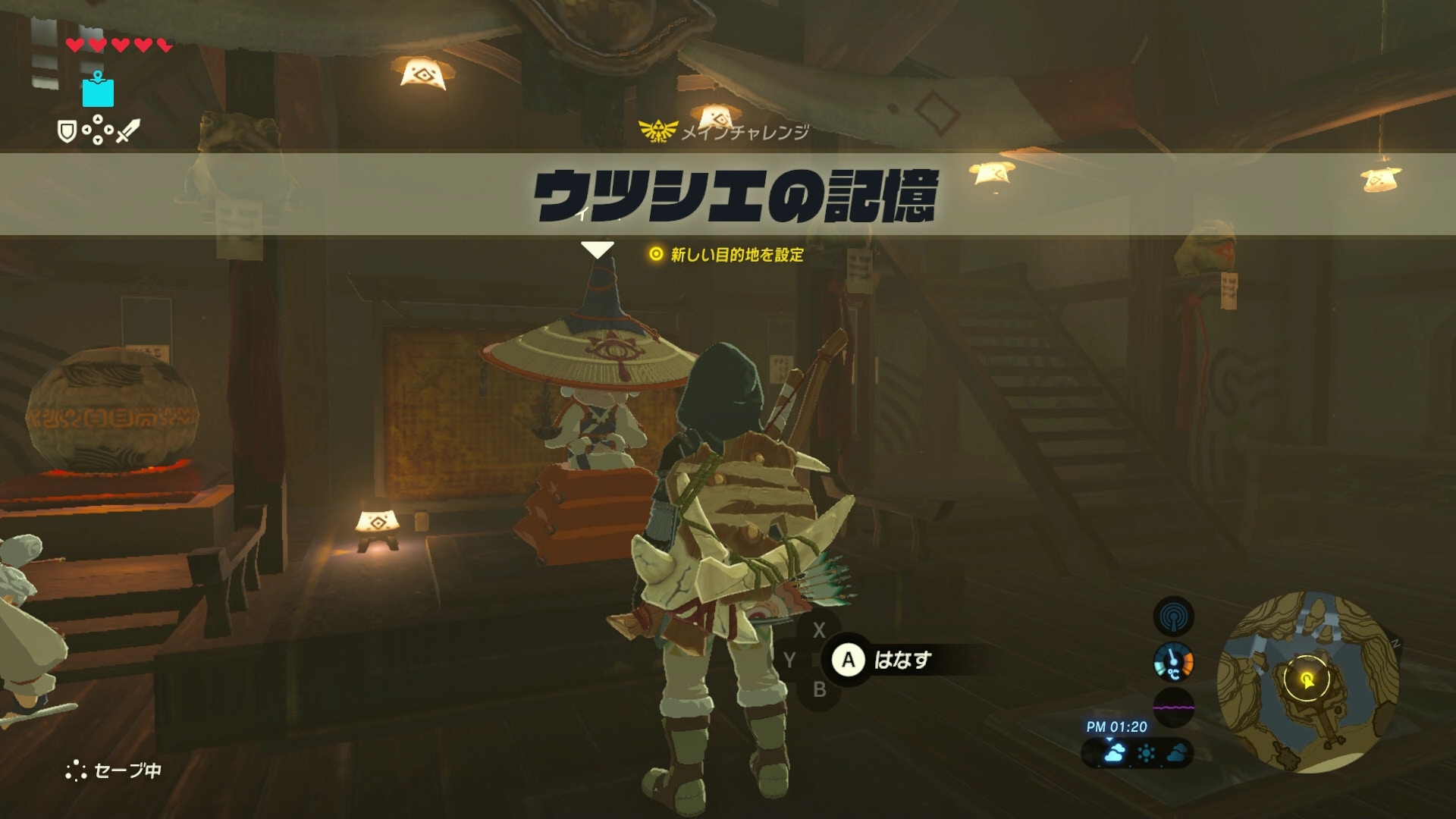Select the yellow destination marker on the minimap
This screenshot has width=1456, height=819.
[x=1308, y=679]
